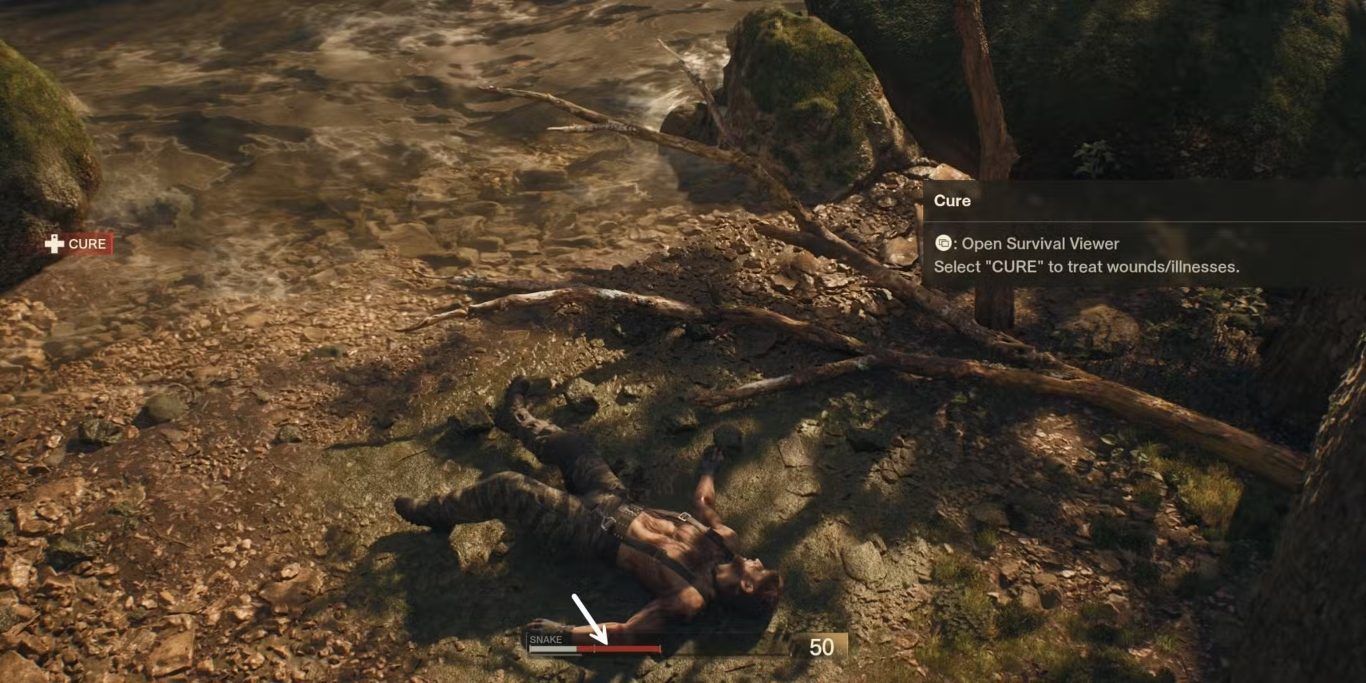Viewport: 1366px width, 683px height.
Task: Click the Cure tutorial tooltip panel
Action: pos(1143,234)
